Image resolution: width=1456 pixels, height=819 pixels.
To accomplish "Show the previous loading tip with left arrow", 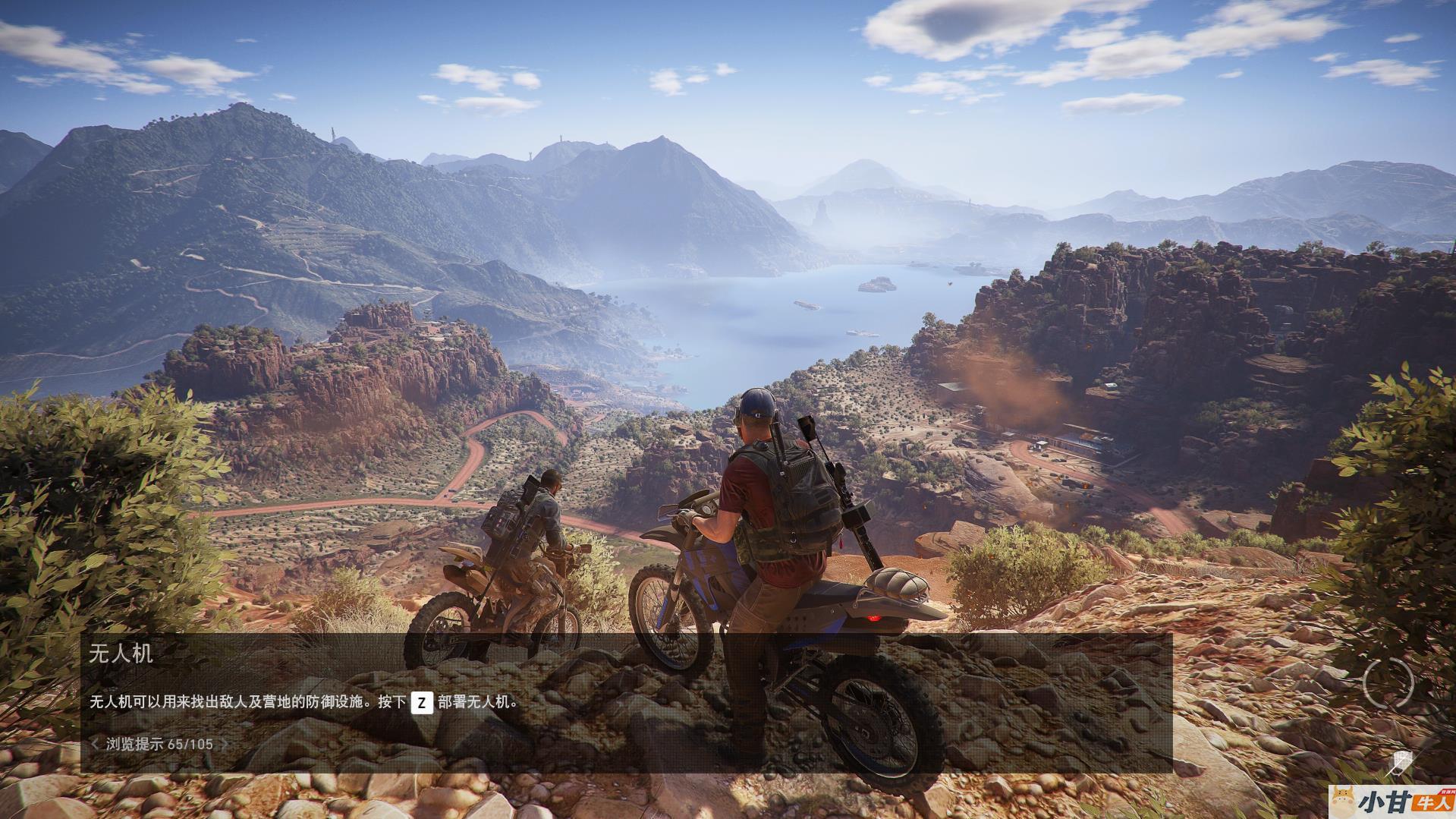I will click(94, 744).
